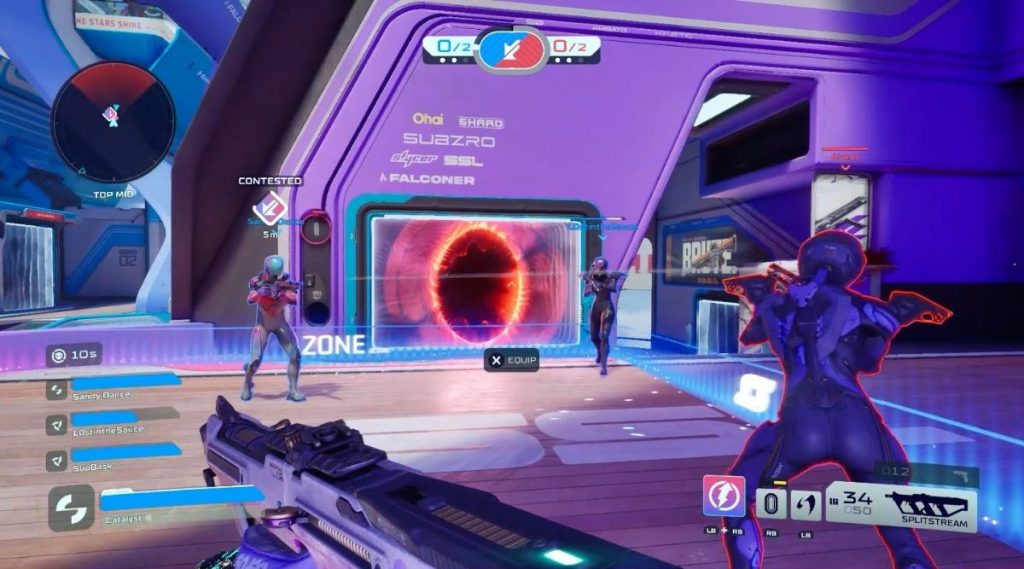Select teammate SubBask's class icon

click(57, 460)
